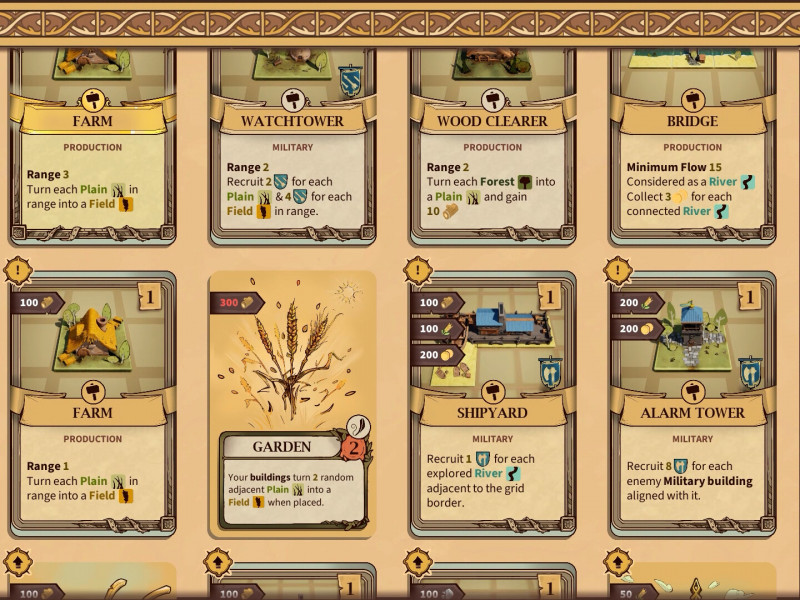The image size is (800, 600).
Task: Select the Farm card with Range 3
Action: 92,150
